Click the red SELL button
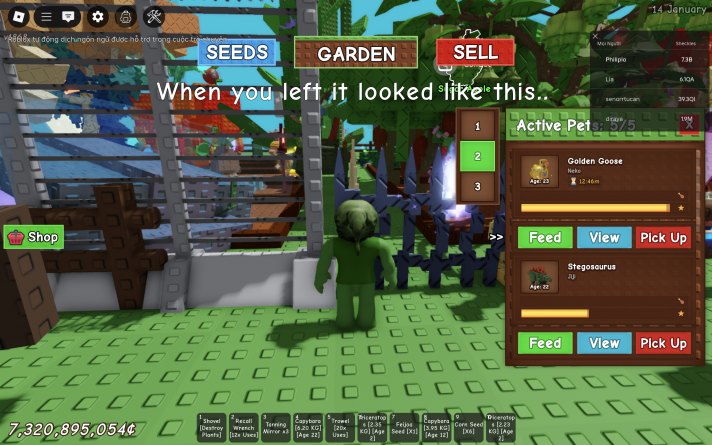712x445 pixels. 475,52
